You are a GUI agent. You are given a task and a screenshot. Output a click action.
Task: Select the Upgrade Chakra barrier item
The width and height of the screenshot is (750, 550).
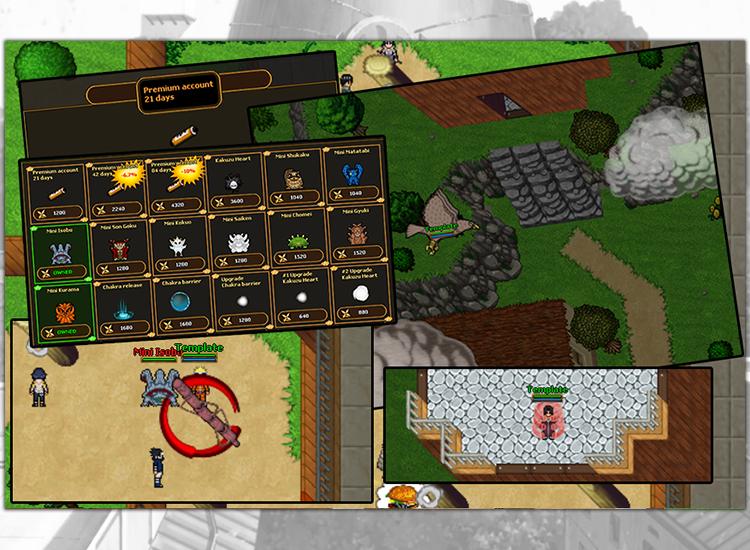242,304
